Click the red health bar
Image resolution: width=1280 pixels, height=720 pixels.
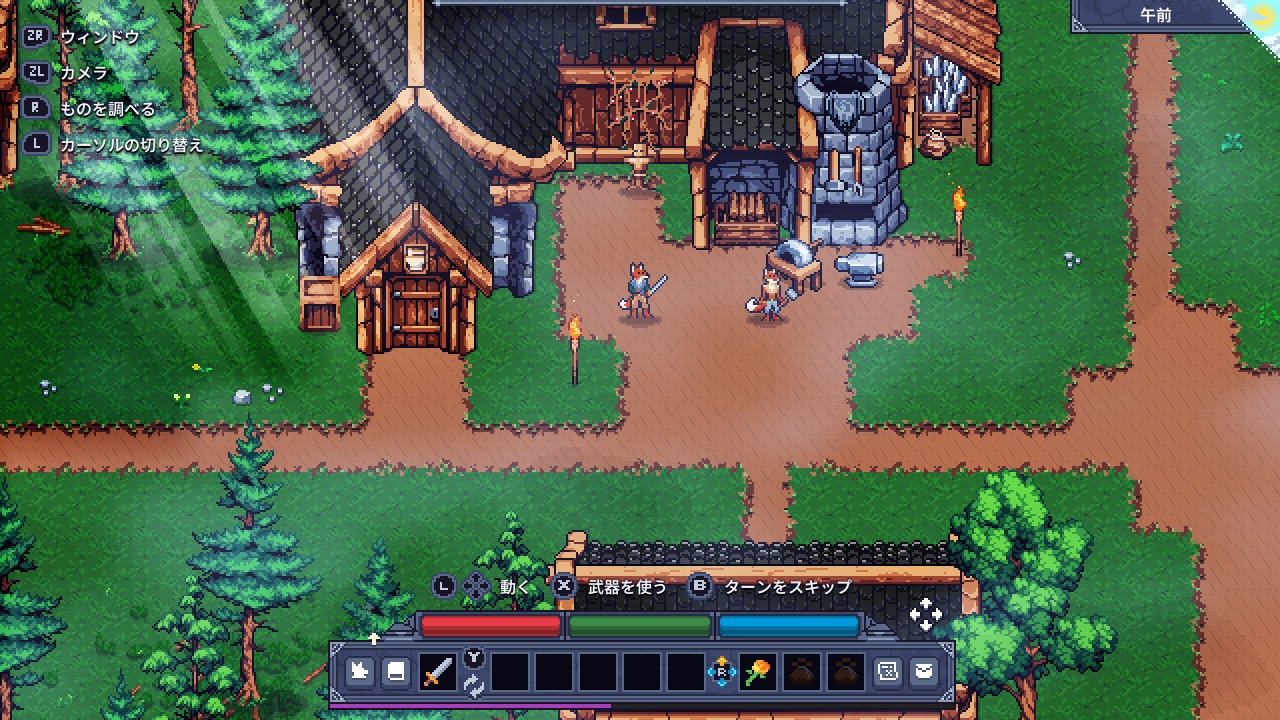[x=491, y=624]
